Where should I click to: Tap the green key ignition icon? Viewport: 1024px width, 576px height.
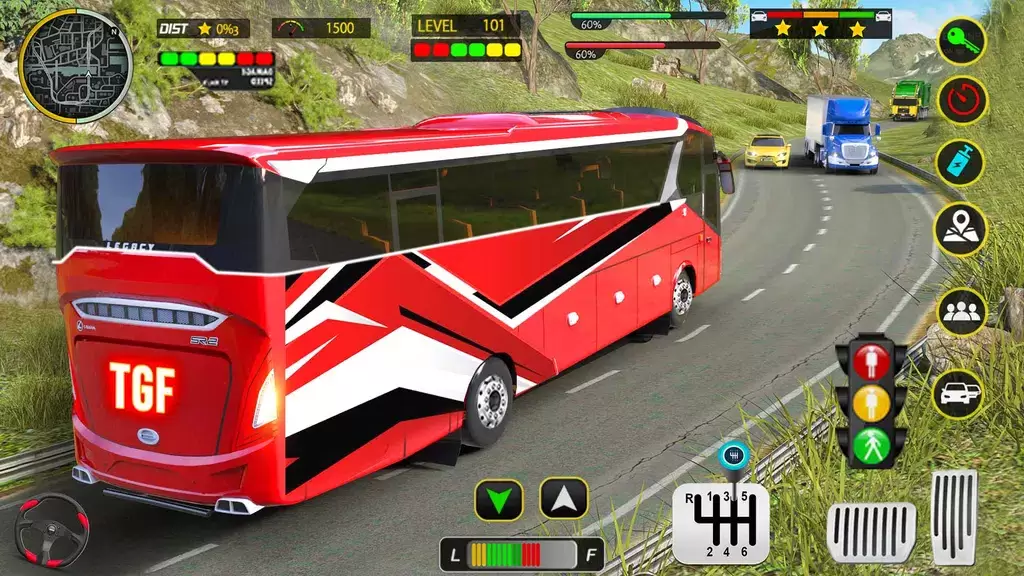pyautogui.click(x=961, y=41)
